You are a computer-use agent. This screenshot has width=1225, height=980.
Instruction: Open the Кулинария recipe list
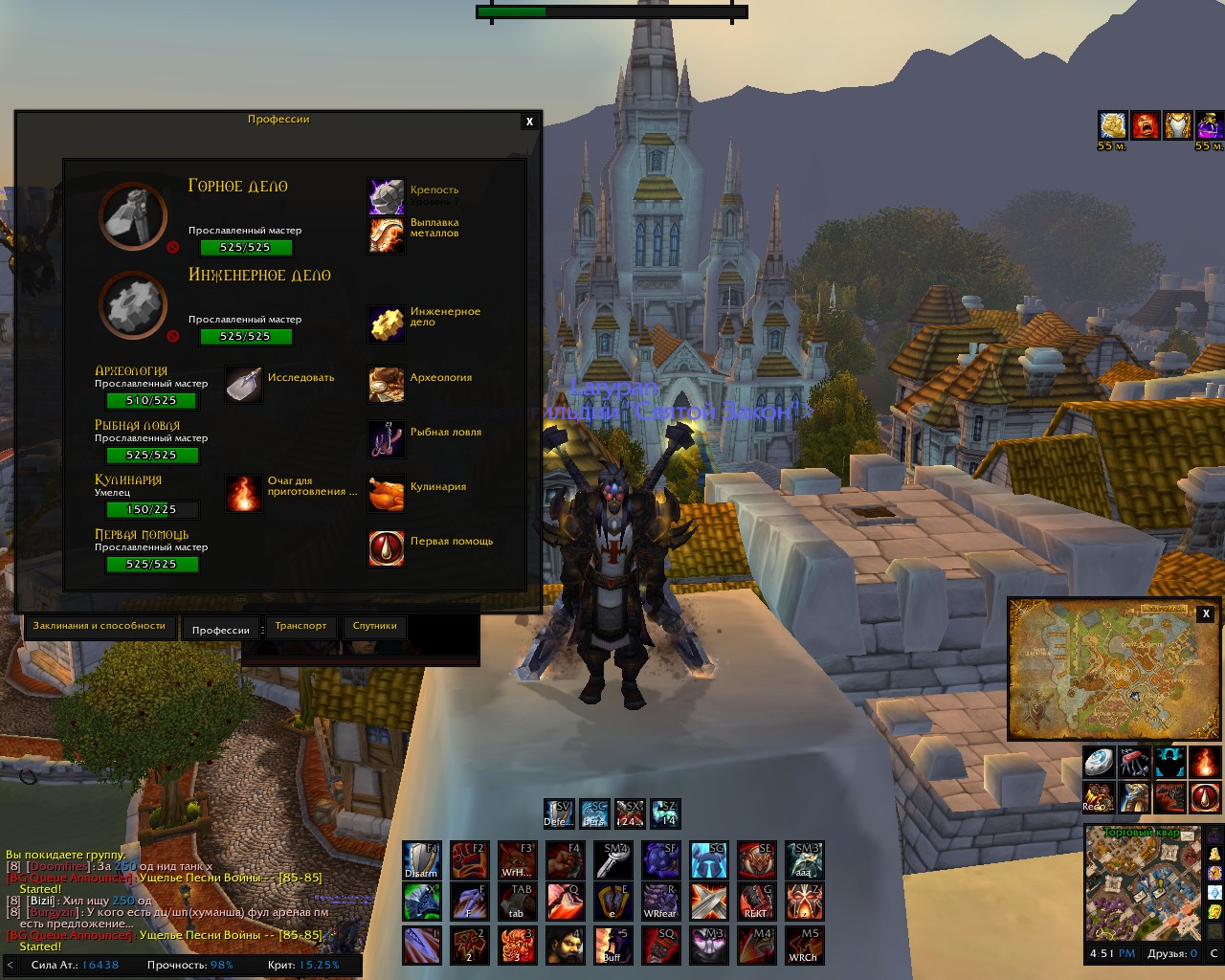coord(387,494)
